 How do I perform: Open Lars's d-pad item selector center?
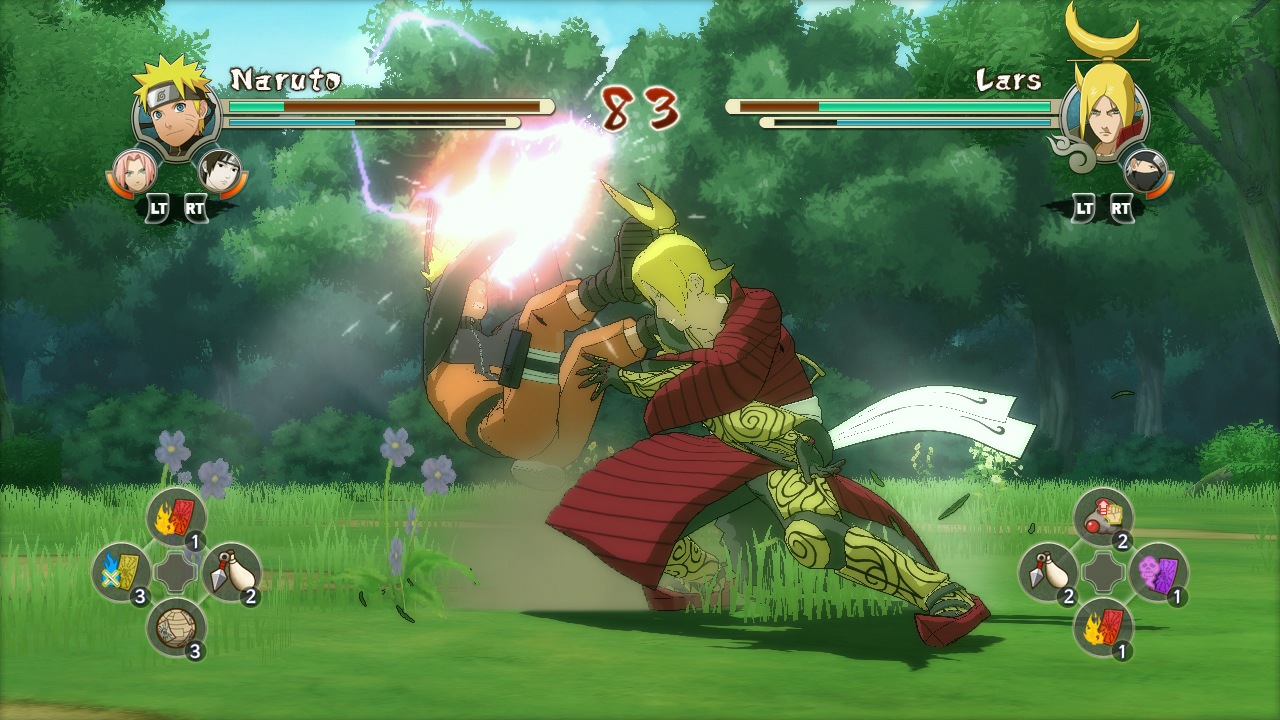click(1104, 572)
